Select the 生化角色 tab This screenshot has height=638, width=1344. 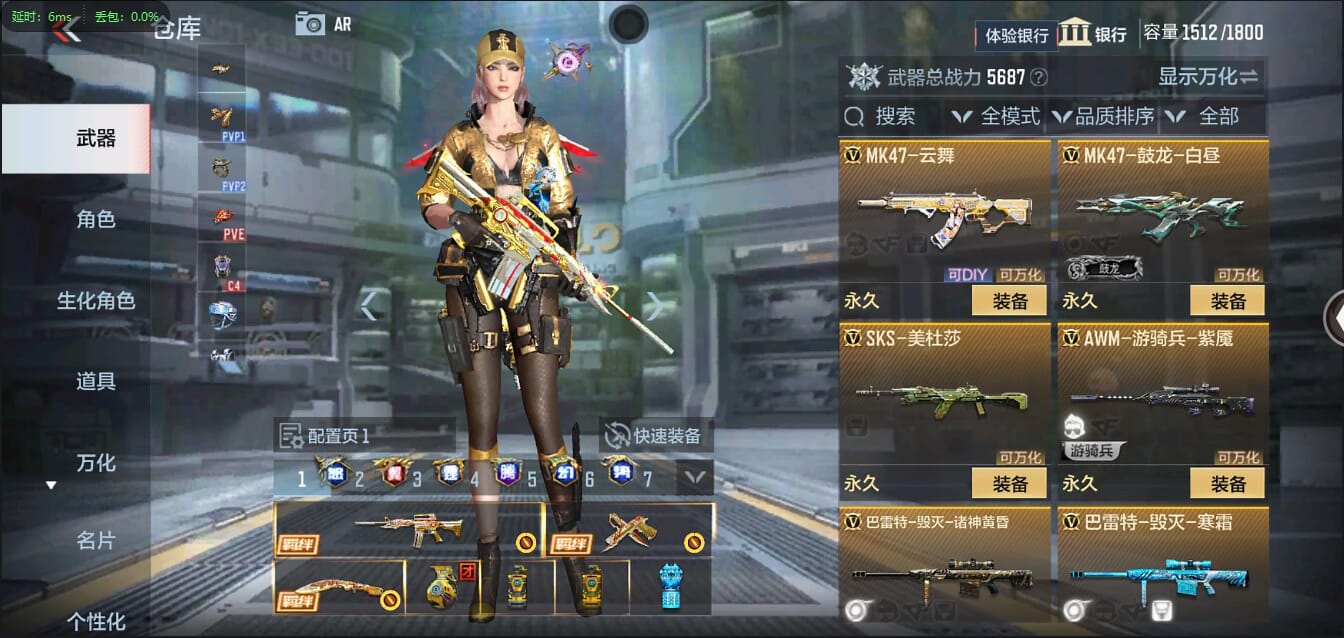click(x=96, y=300)
